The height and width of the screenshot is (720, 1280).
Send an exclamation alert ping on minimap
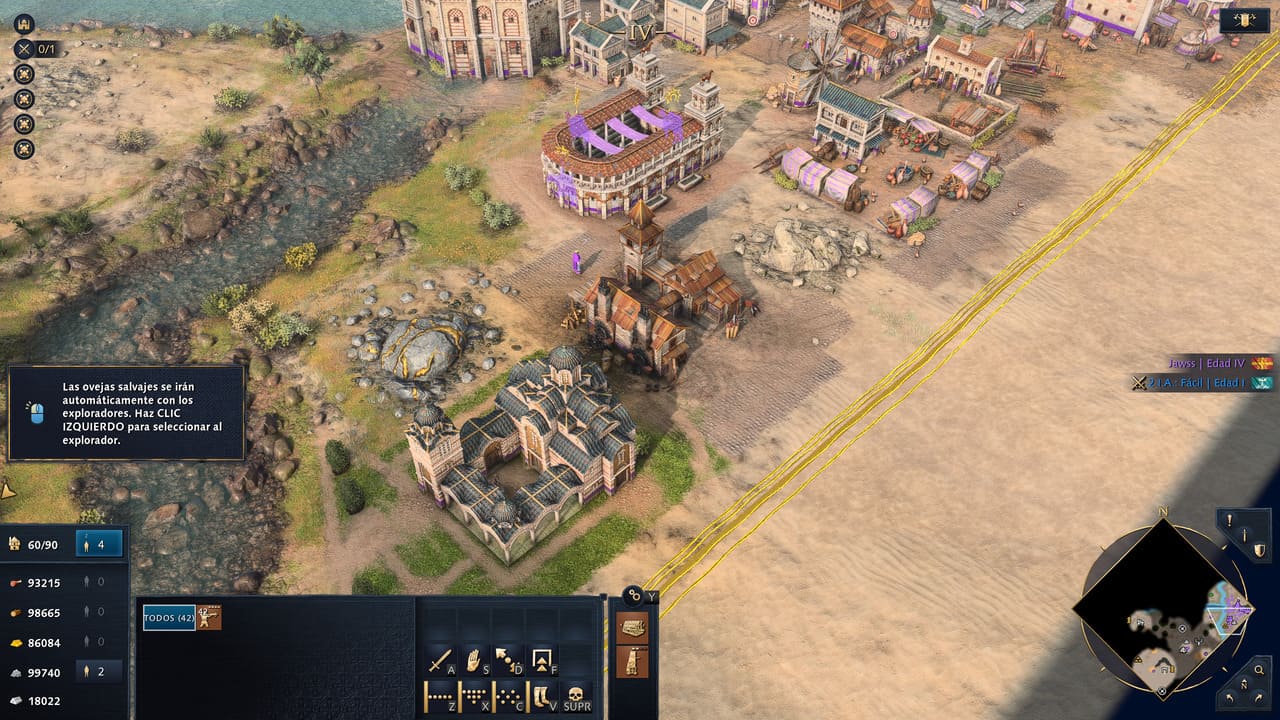point(1230,521)
